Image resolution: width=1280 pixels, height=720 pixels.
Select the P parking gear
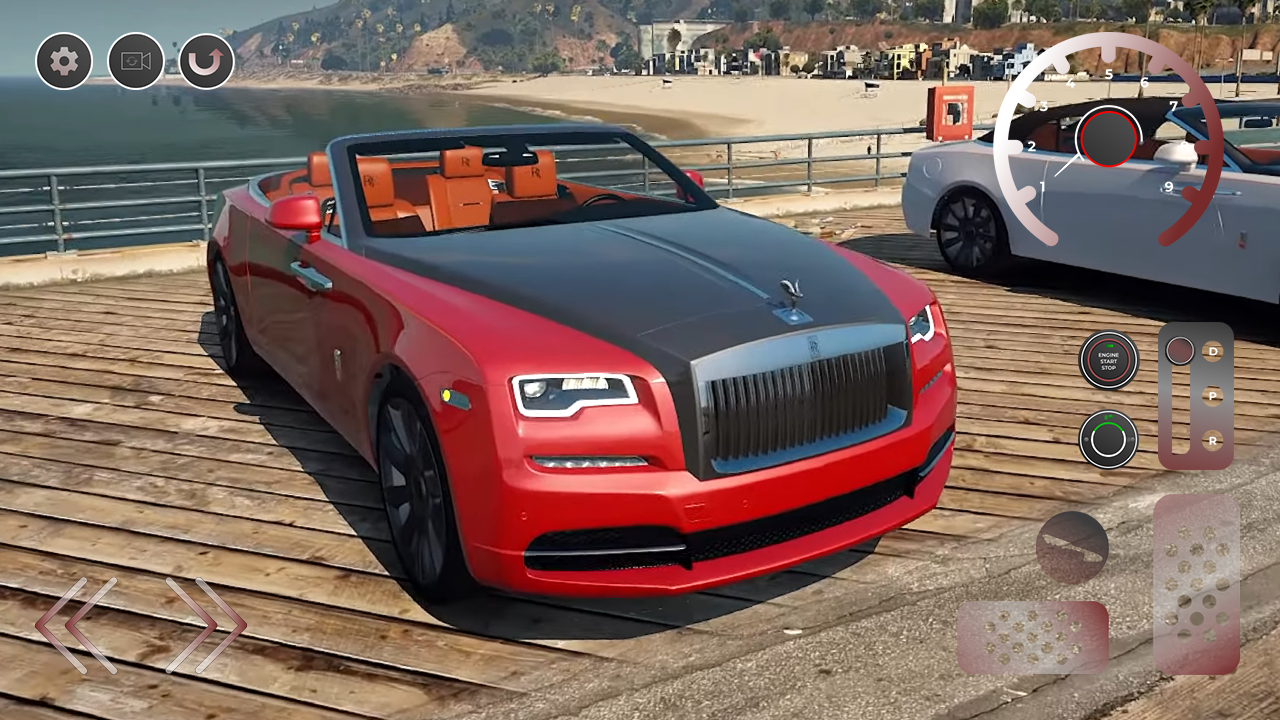point(1212,394)
